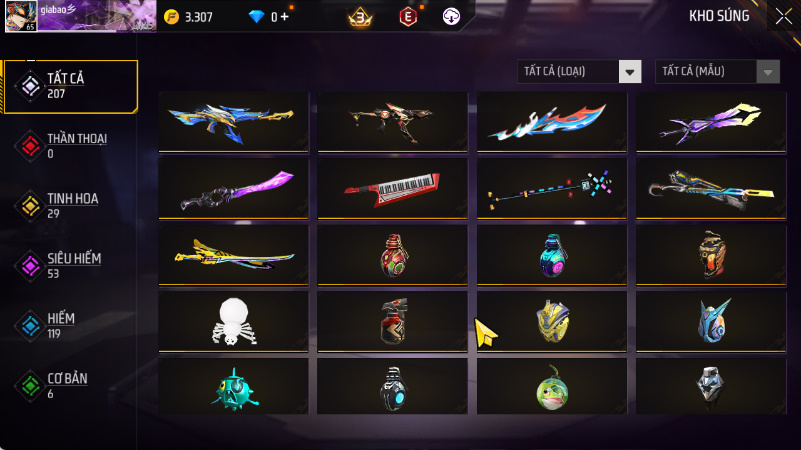Switch to the Thần Thoại rarity tab
The image size is (801, 450).
coord(71,145)
